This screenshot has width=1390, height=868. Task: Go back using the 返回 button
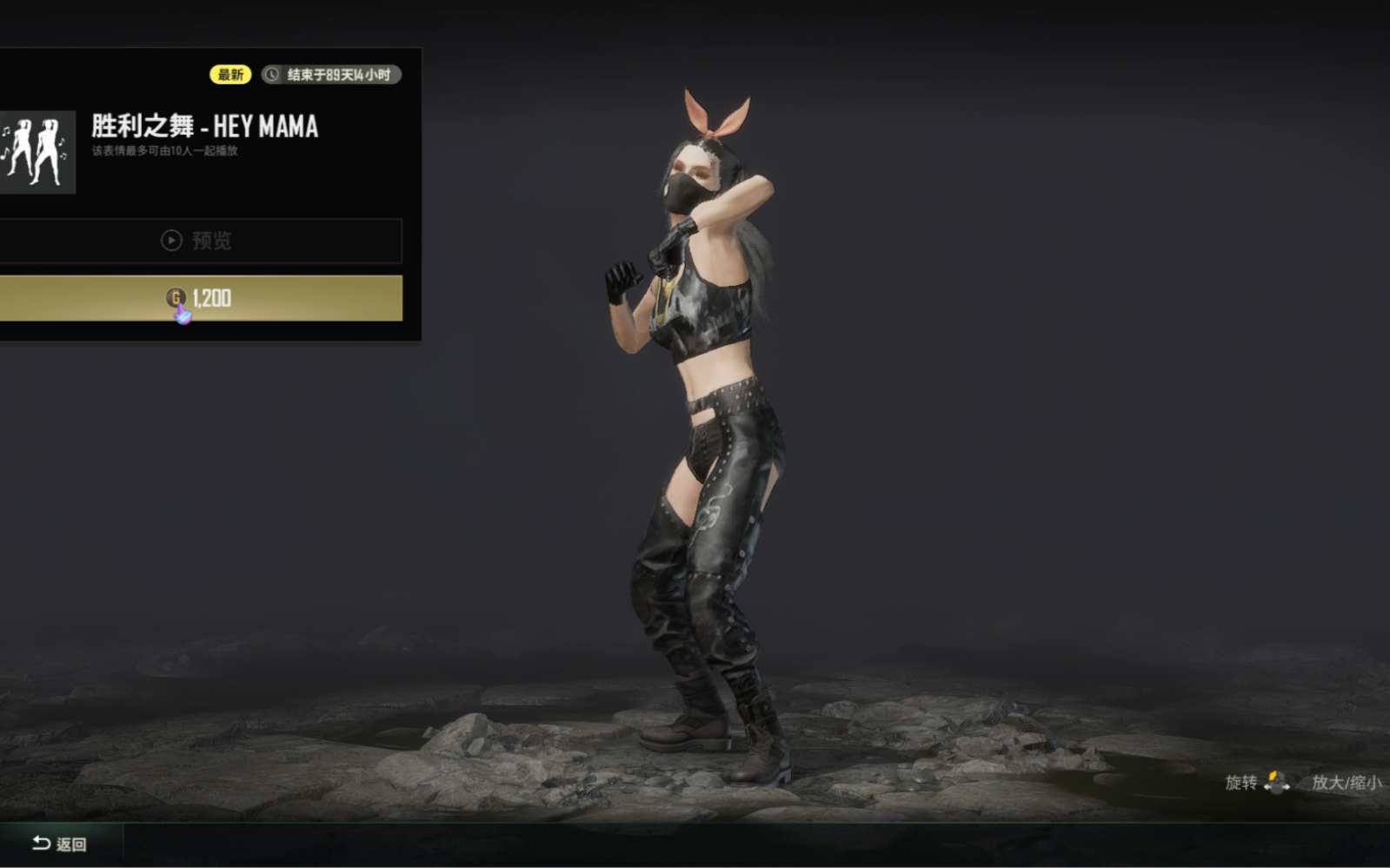(x=59, y=844)
